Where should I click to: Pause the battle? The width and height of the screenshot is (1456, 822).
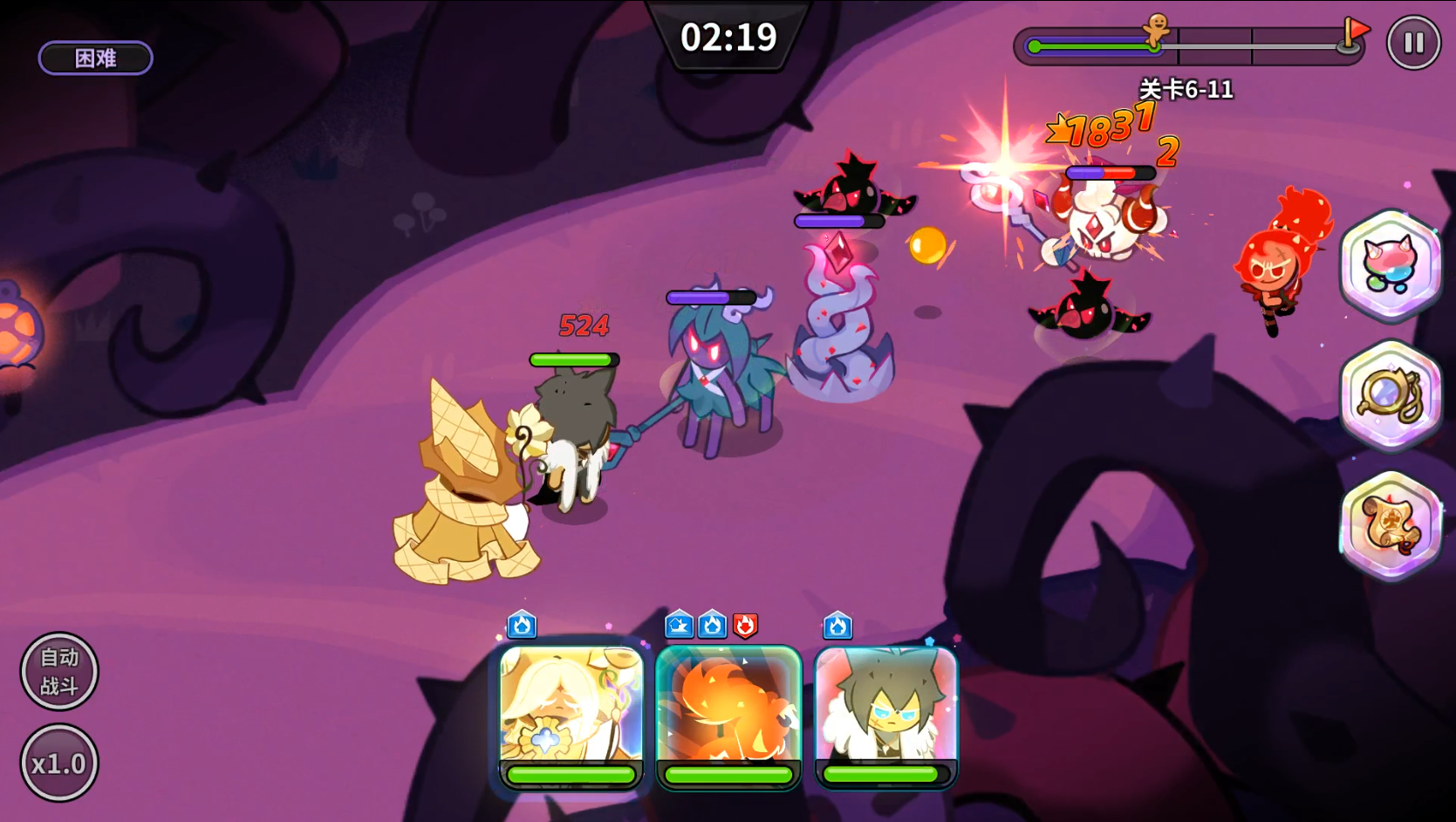tap(1413, 42)
